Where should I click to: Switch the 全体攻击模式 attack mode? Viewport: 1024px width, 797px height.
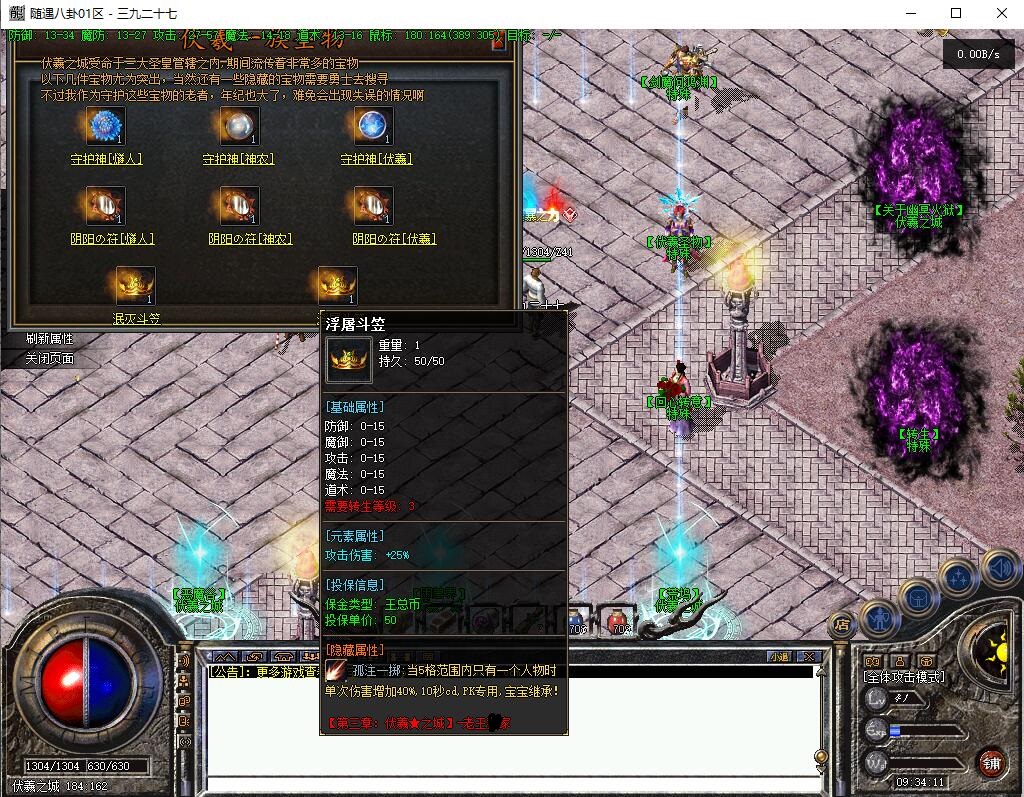pos(904,677)
